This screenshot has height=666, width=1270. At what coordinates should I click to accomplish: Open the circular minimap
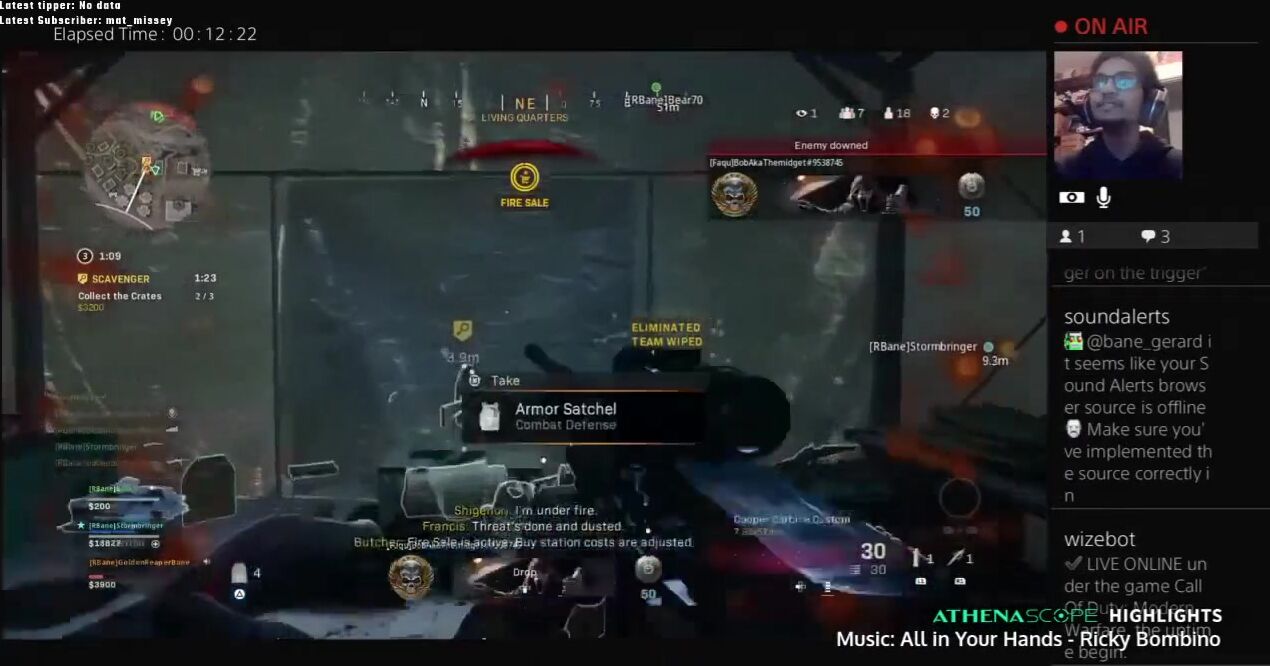click(146, 165)
